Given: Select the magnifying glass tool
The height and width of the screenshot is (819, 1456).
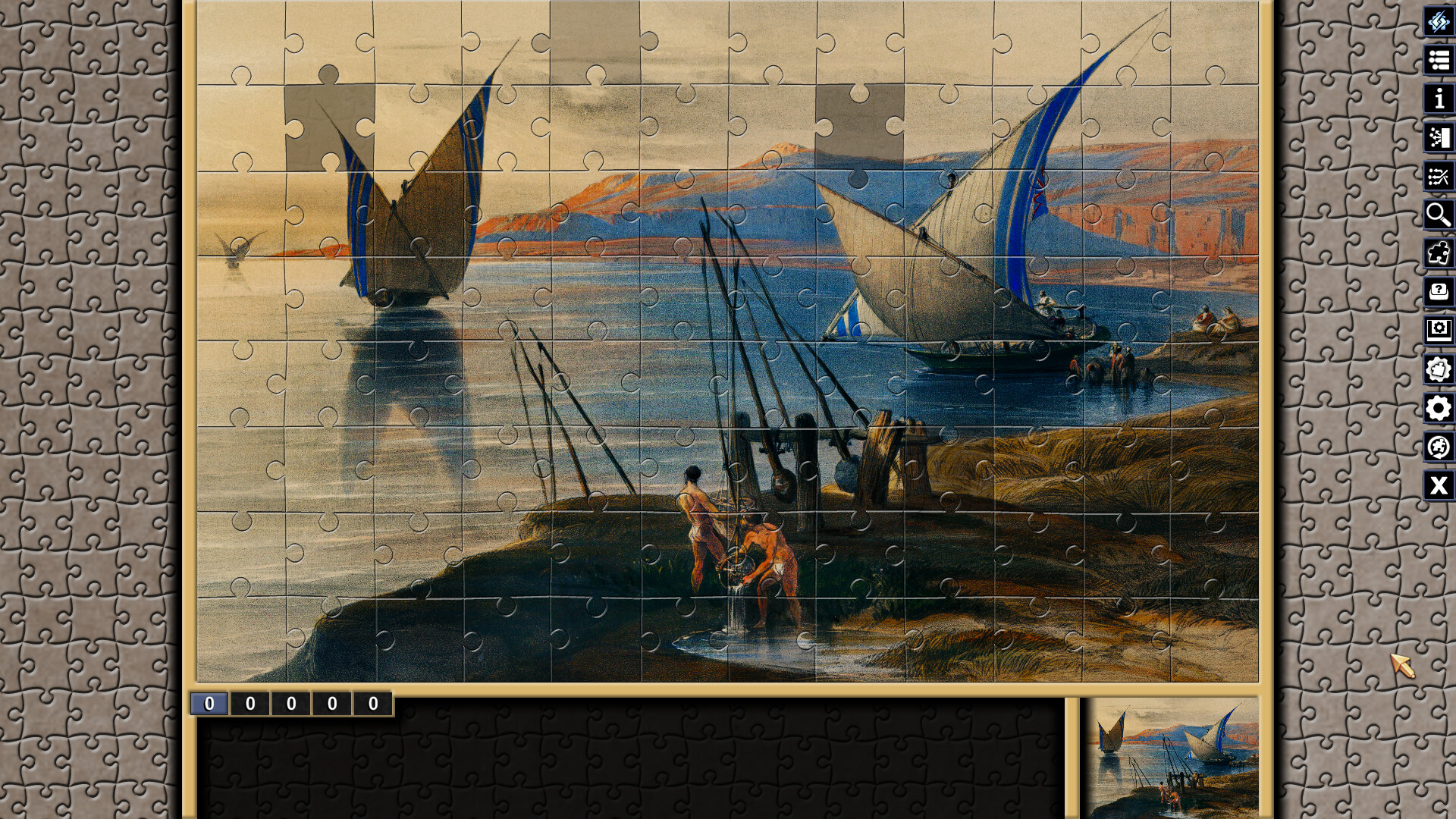Looking at the screenshot, I should click(1437, 215).
